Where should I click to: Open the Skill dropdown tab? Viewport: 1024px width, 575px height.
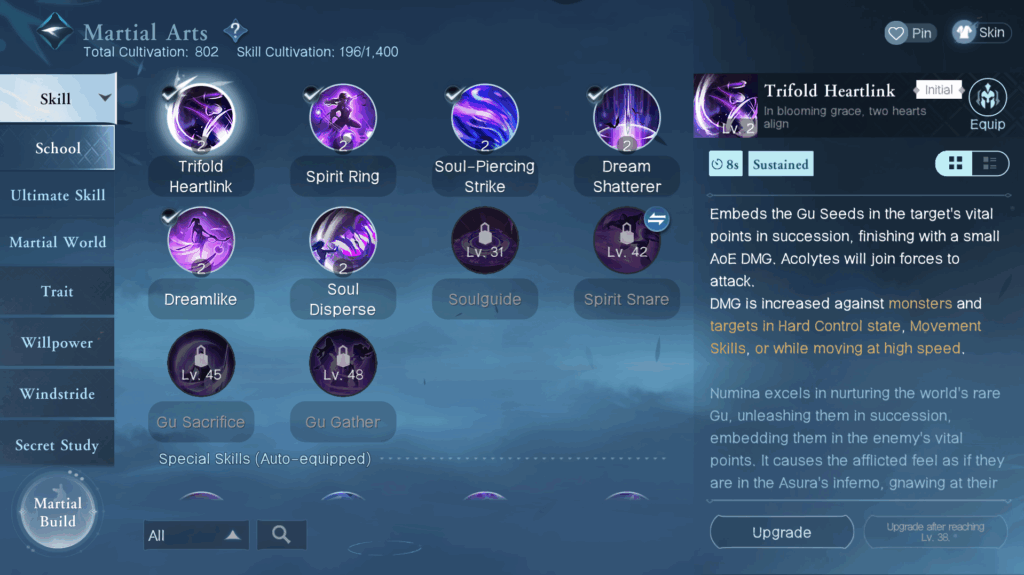tap(57, 98)
